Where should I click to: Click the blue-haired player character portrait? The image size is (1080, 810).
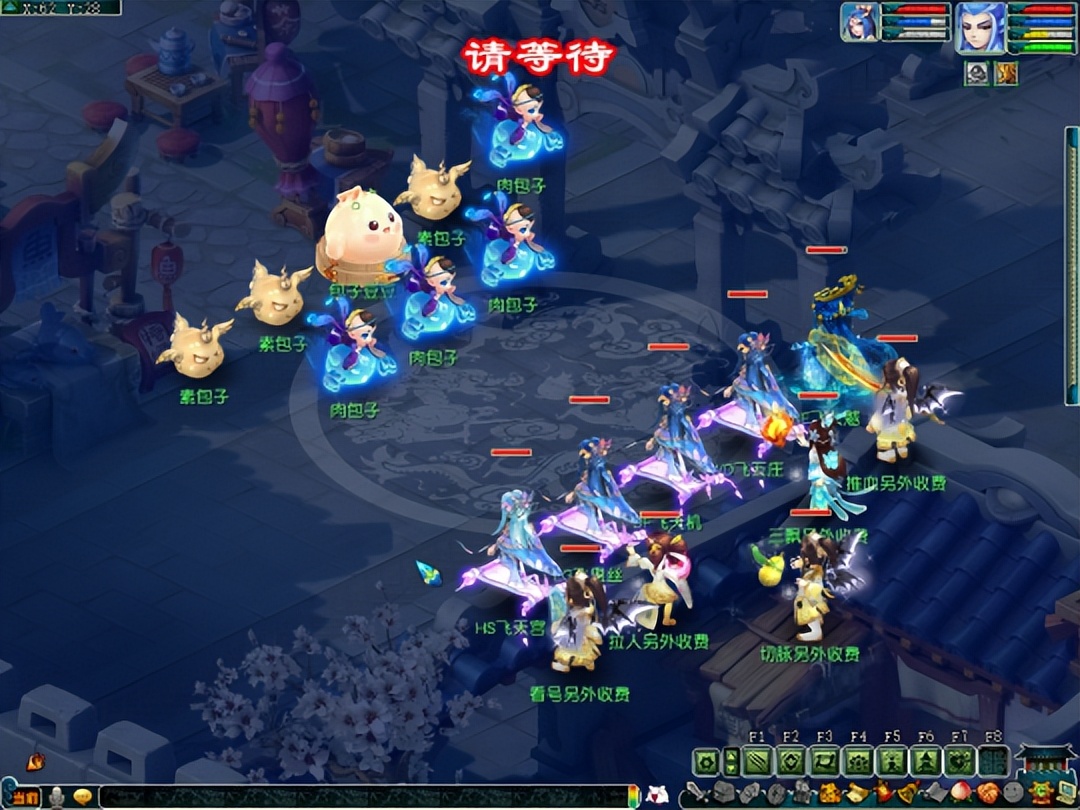[x=979, y=27]
